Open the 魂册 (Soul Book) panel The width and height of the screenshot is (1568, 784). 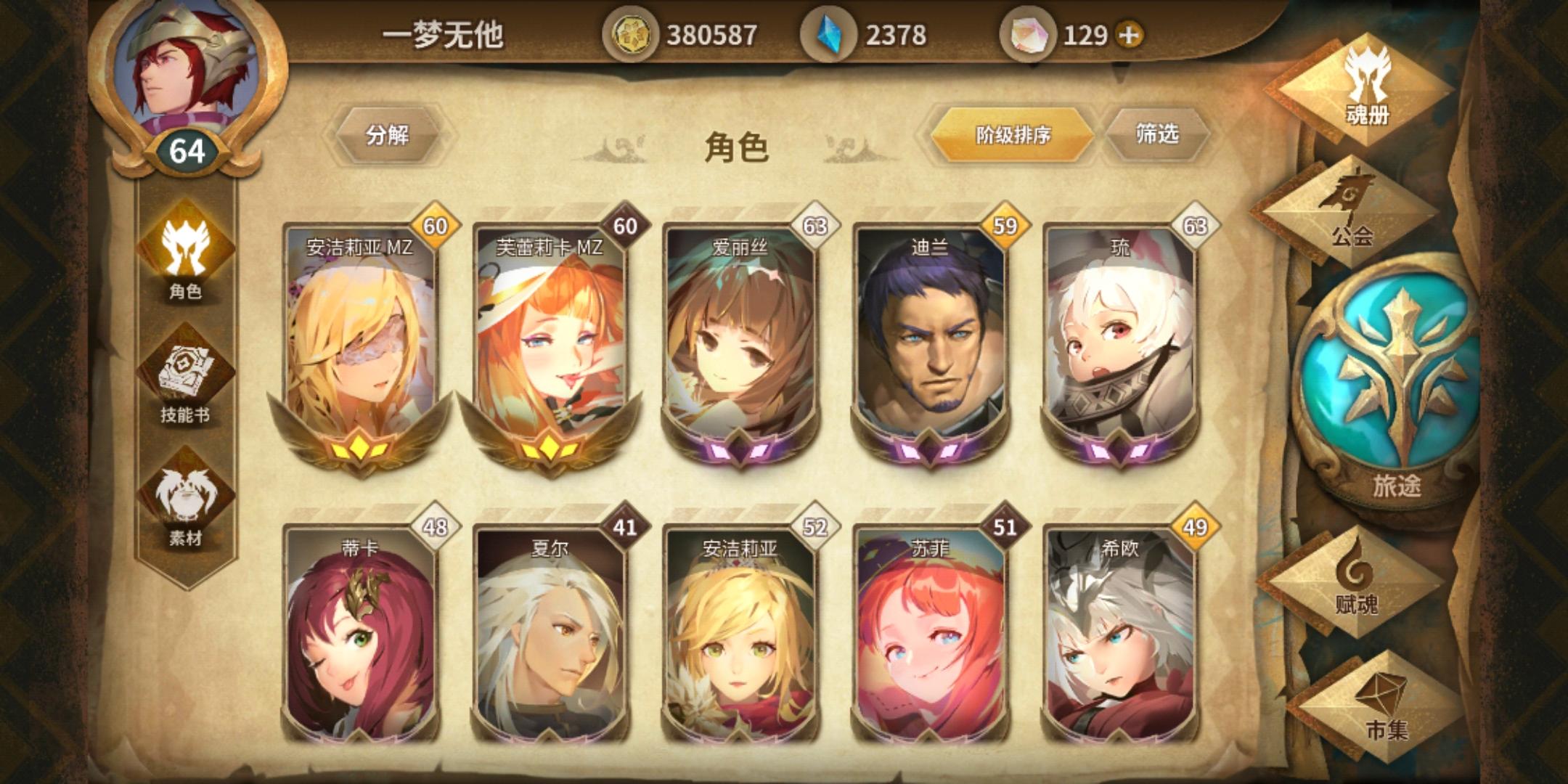(x=1371, y=87)
